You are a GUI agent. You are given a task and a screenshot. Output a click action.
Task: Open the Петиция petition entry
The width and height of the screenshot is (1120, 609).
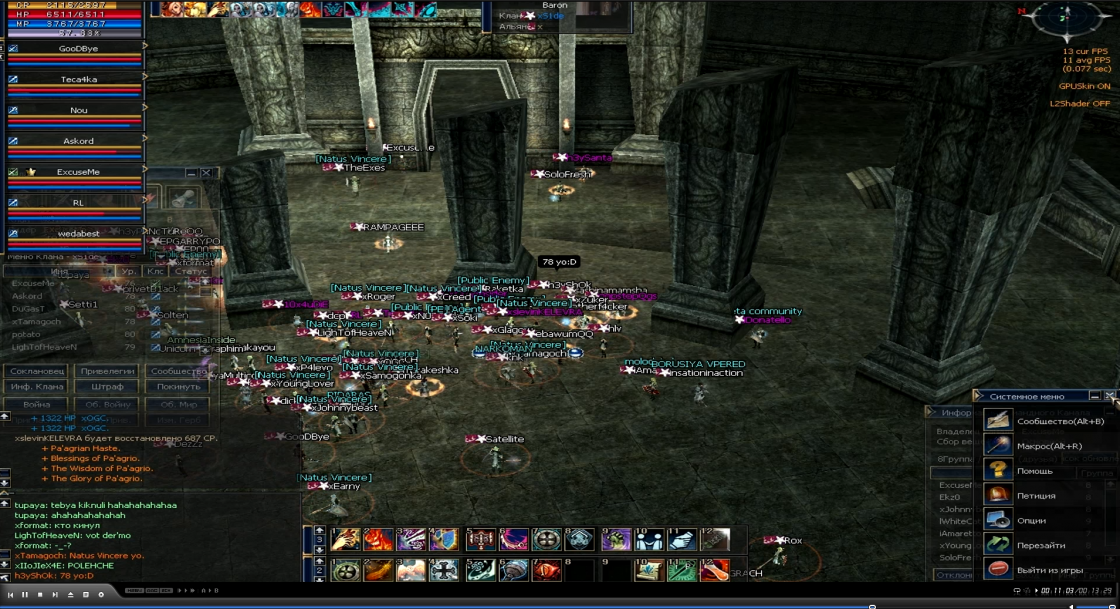[1036, 496]
